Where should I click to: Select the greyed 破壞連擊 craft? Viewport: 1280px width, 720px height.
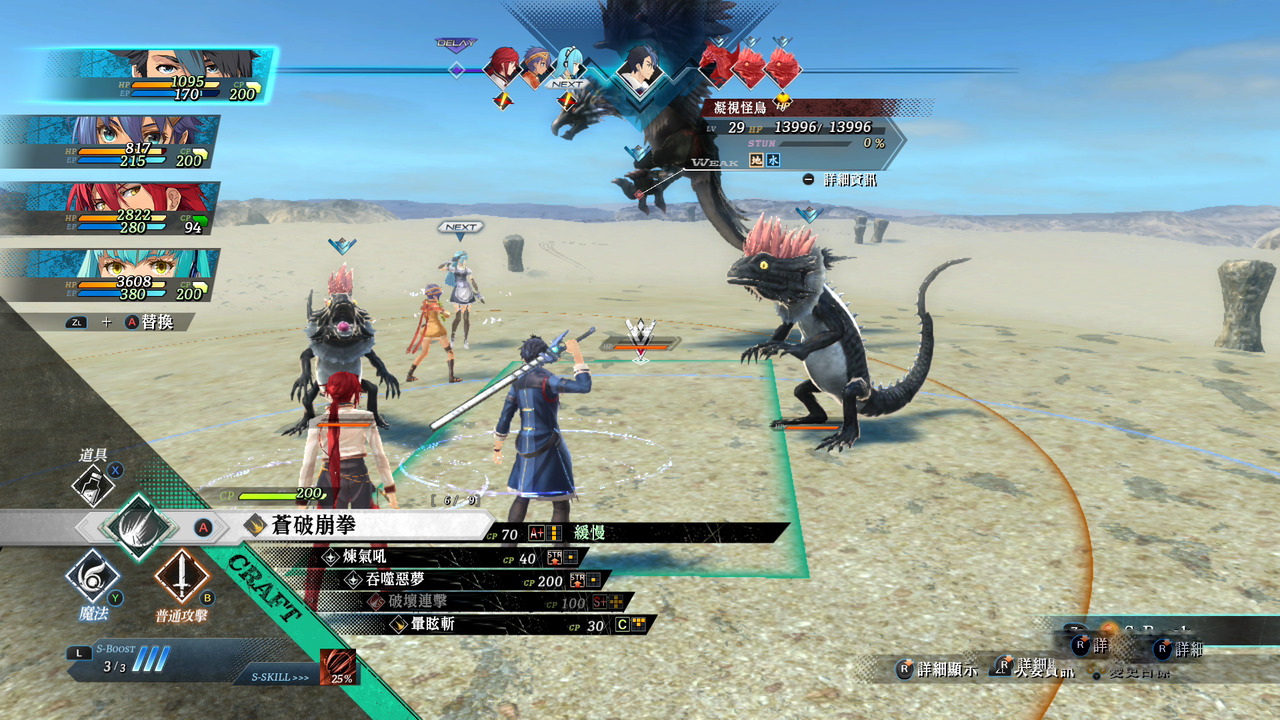point(418,601)
